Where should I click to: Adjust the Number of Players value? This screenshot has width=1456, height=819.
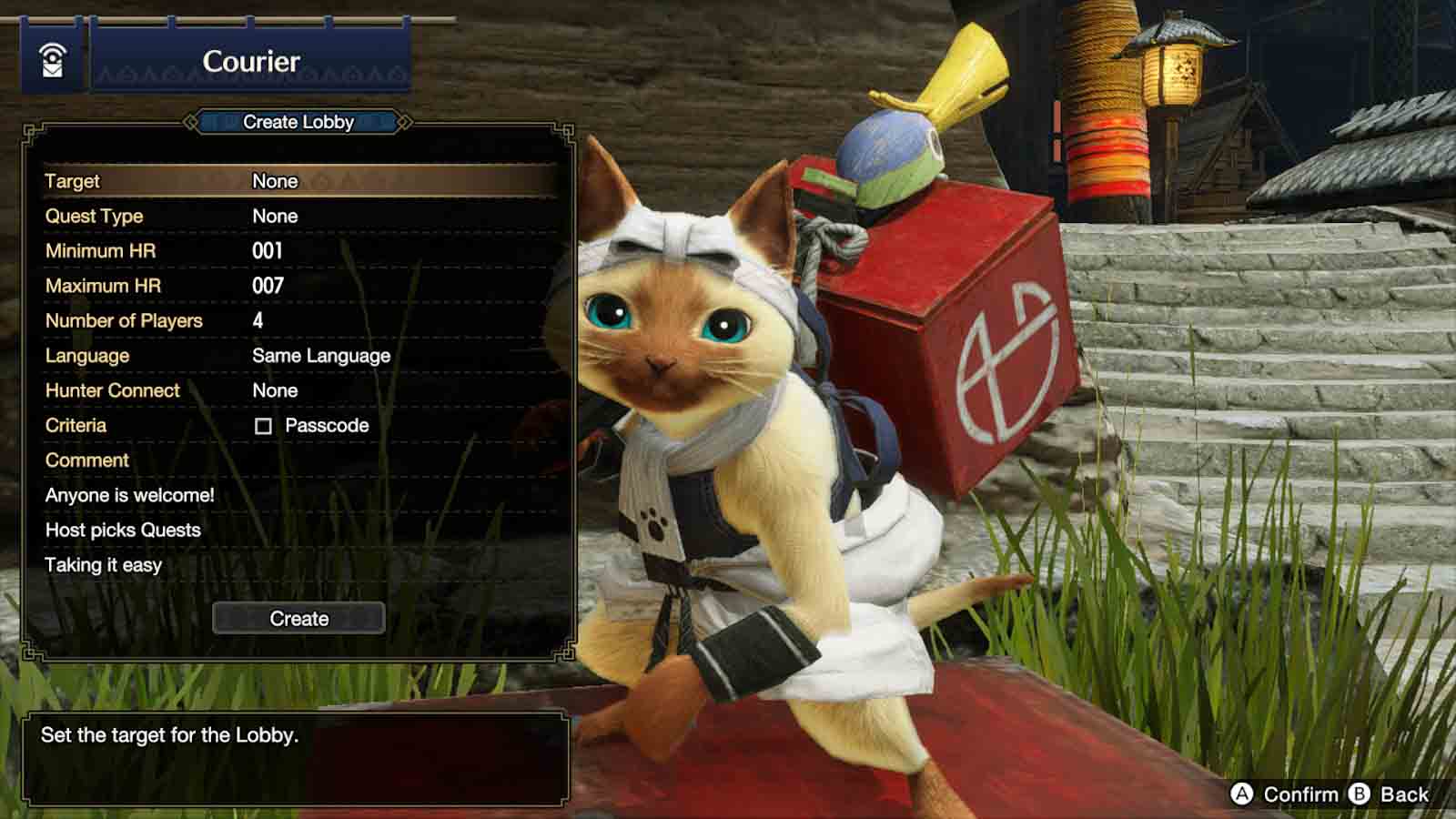pos(258,320)
